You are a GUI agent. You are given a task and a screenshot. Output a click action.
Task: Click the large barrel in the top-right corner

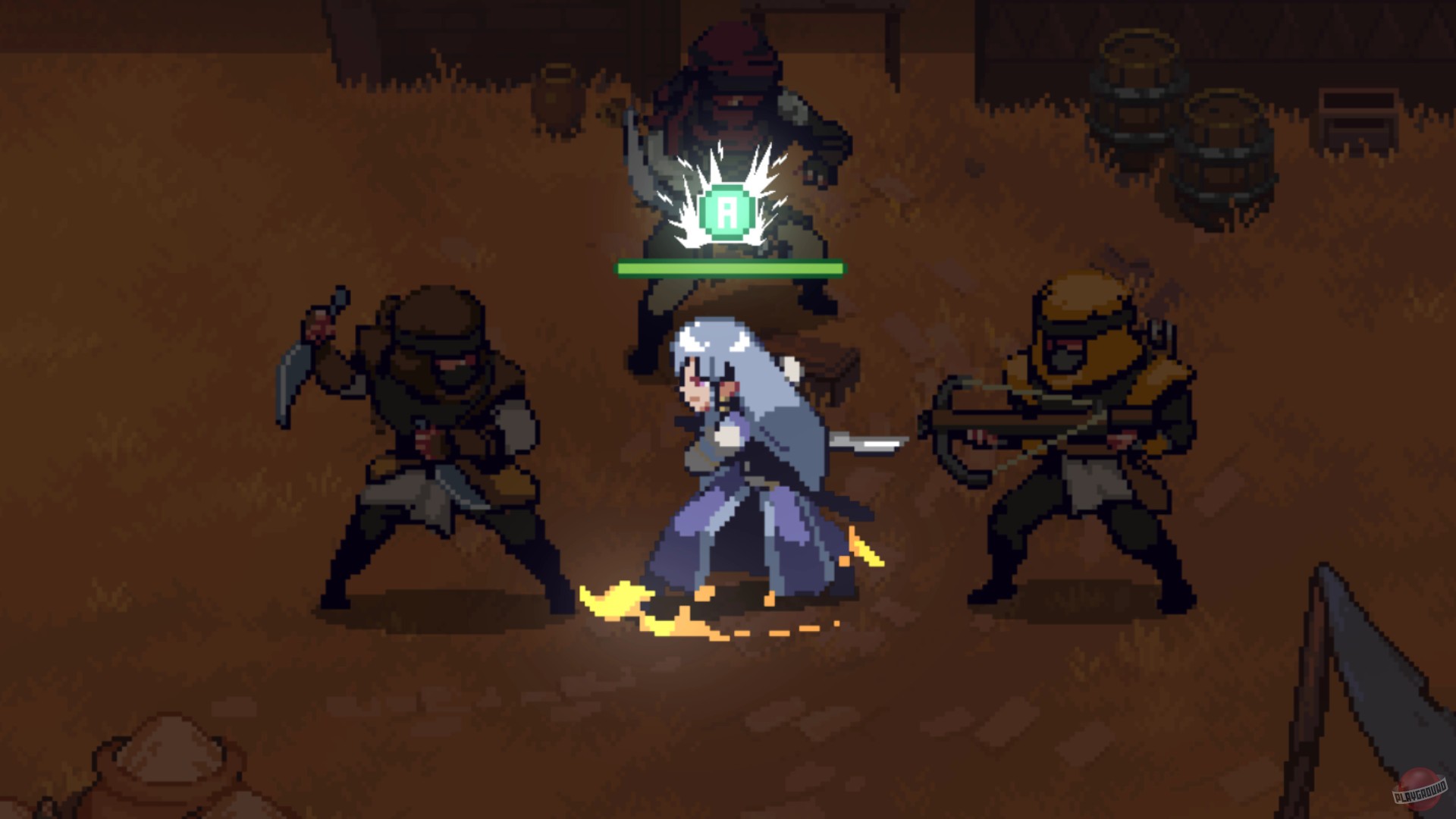[1137, 91]
